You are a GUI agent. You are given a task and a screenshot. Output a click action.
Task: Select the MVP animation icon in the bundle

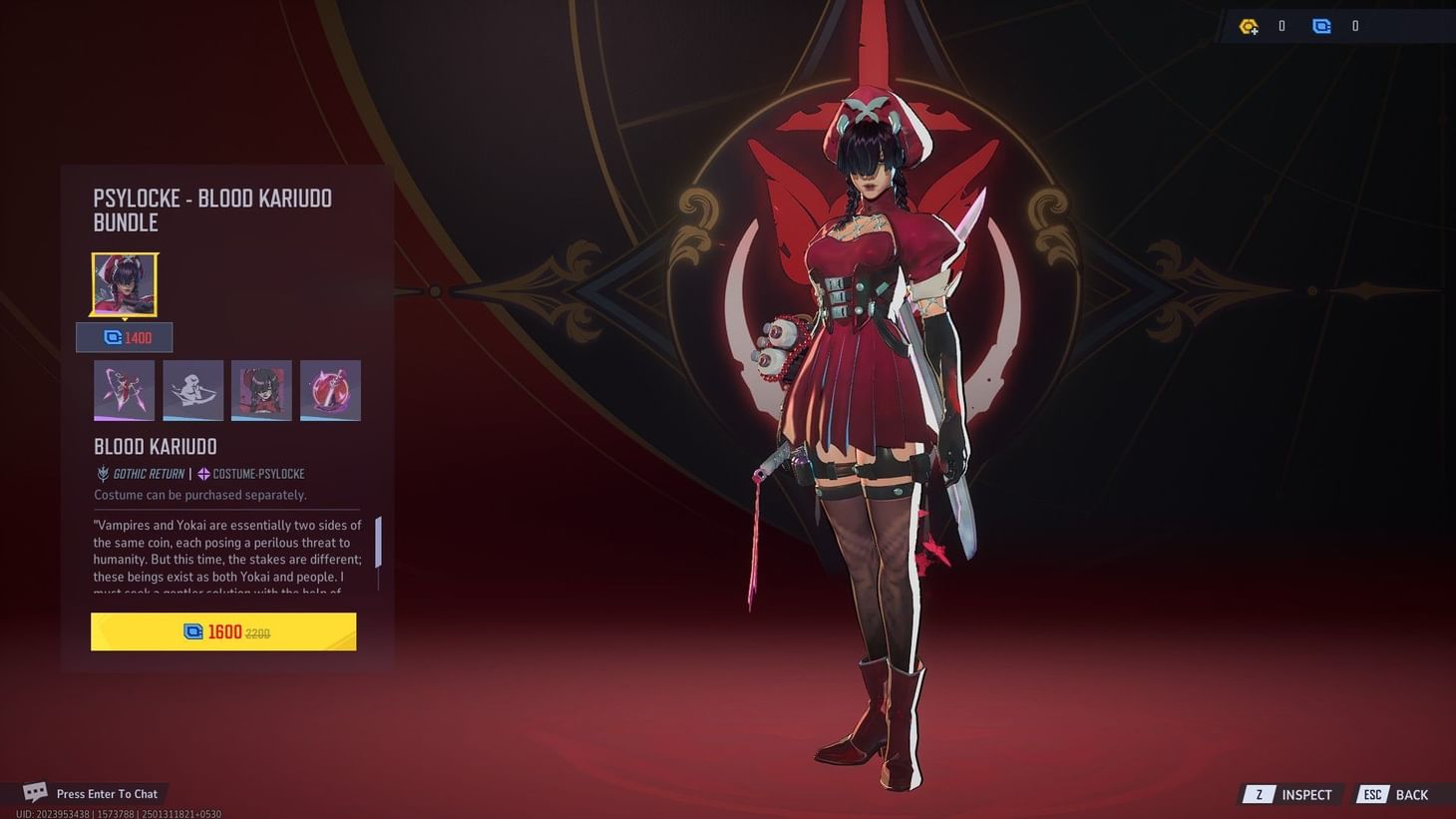(124, 390)
